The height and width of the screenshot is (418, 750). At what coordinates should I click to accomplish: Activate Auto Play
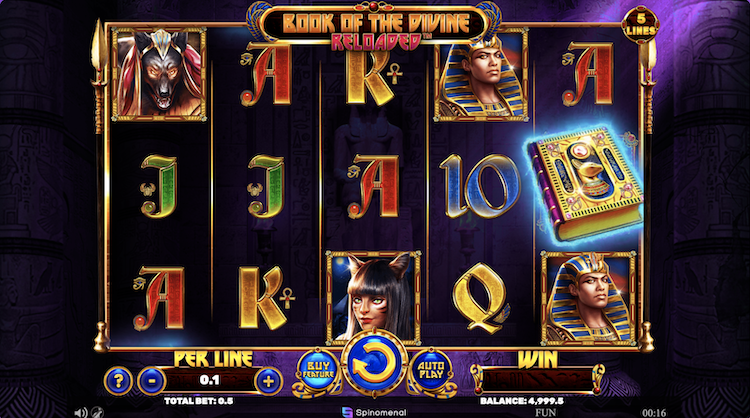431,372
